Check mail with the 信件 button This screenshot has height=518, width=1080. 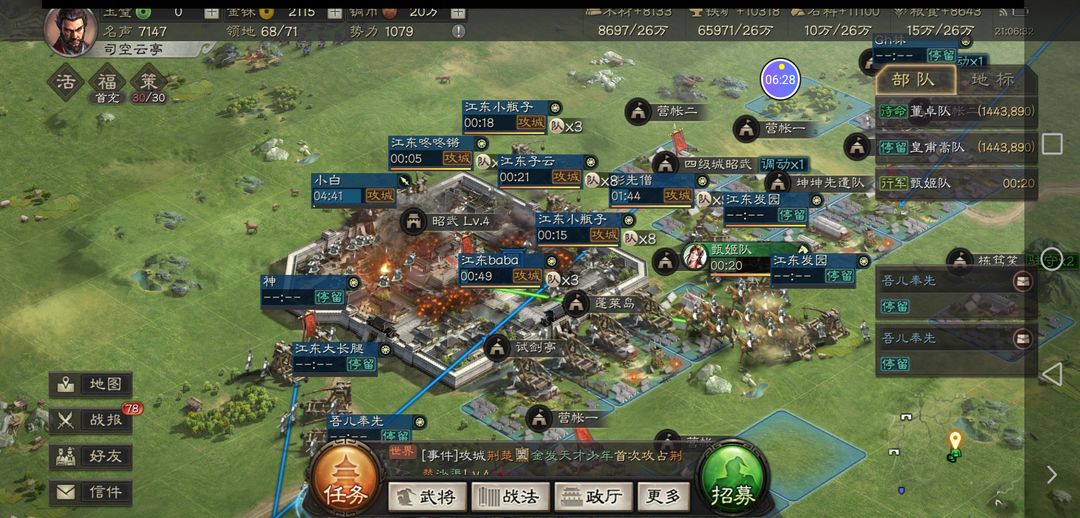92,492
